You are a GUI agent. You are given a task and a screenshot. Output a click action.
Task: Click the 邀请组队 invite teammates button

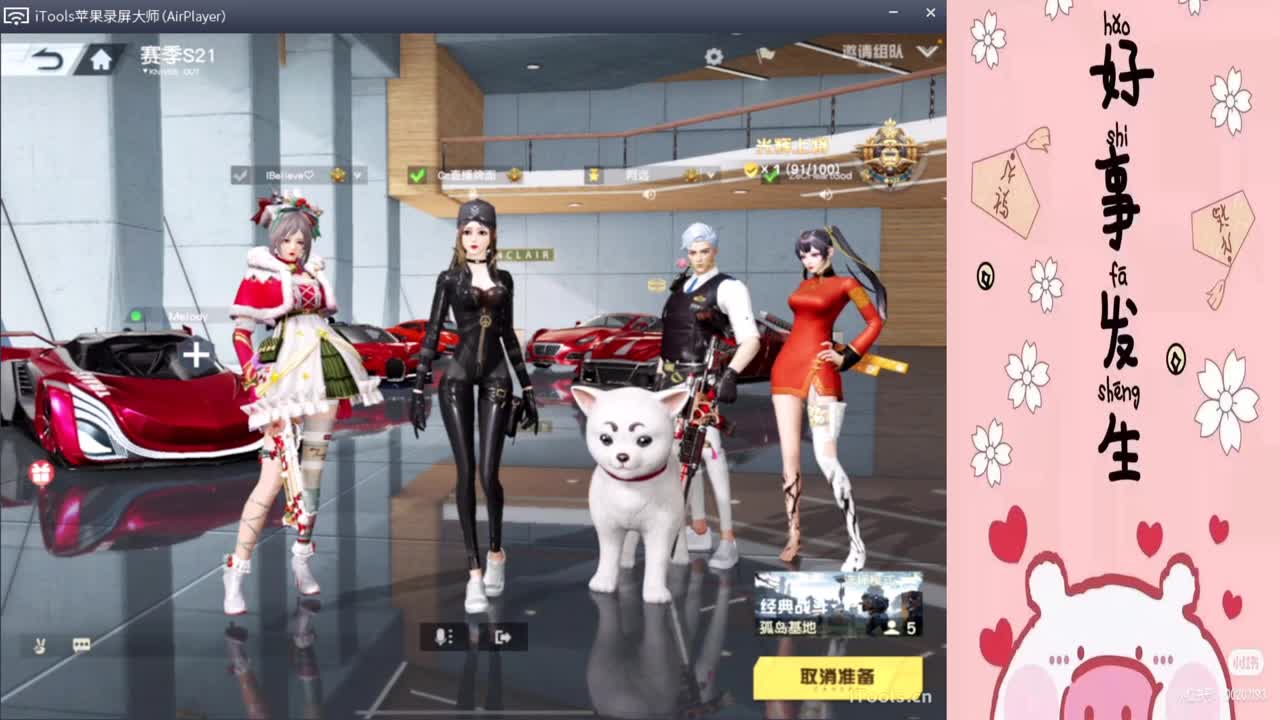(x=870, y=52)
